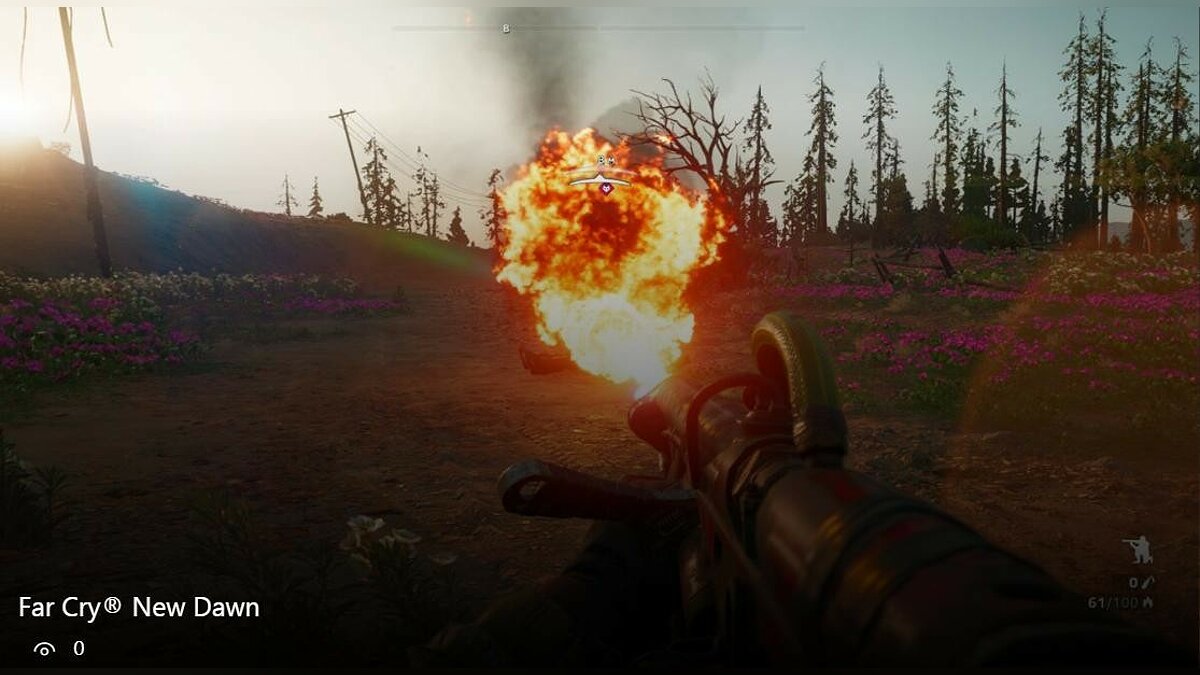
Task: Open the Far Cry New Dawn title link
Action: [139, 607]
